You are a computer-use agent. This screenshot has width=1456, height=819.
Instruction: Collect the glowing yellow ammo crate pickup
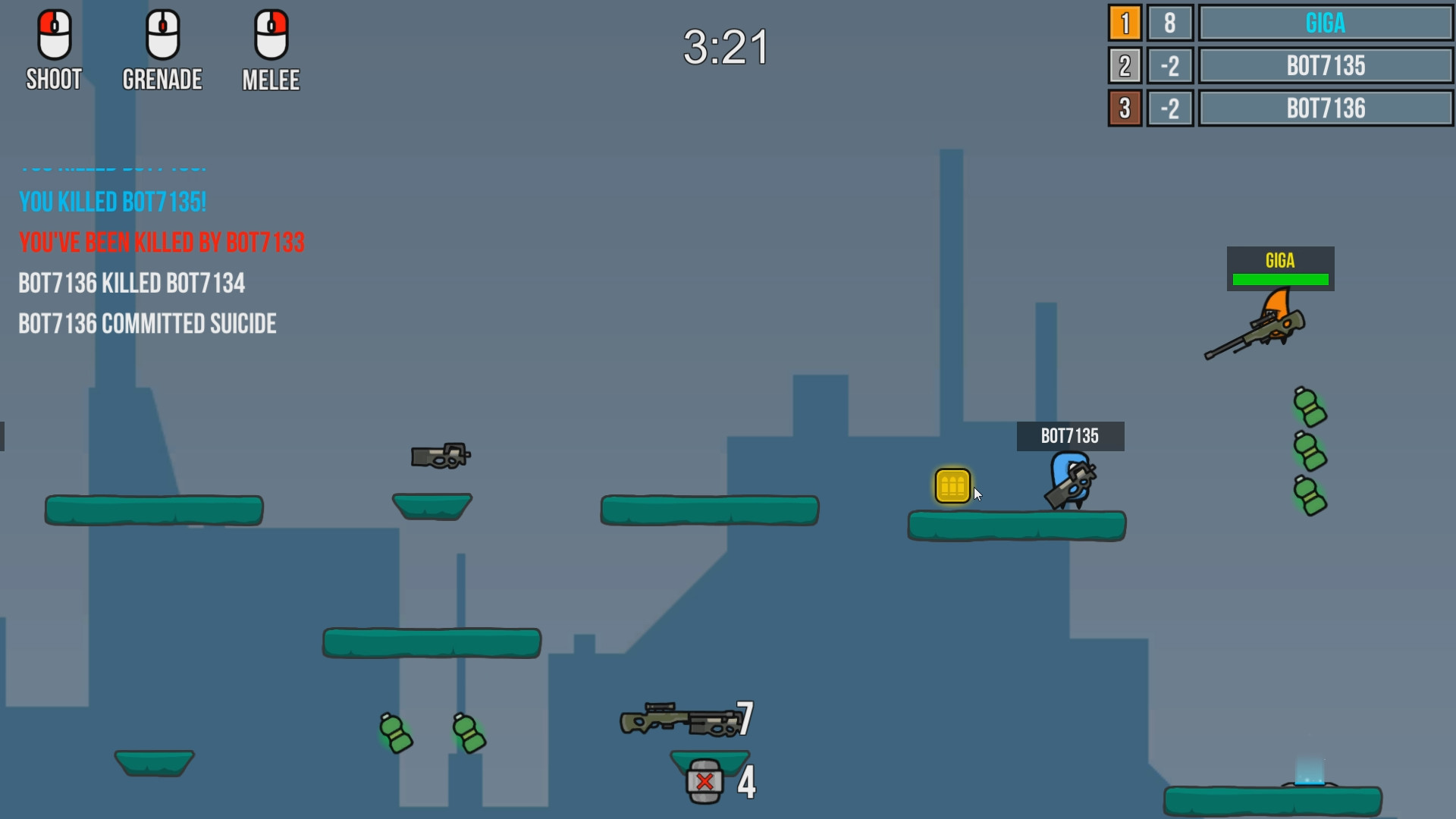pyautogui.click(x=953, y=484)
